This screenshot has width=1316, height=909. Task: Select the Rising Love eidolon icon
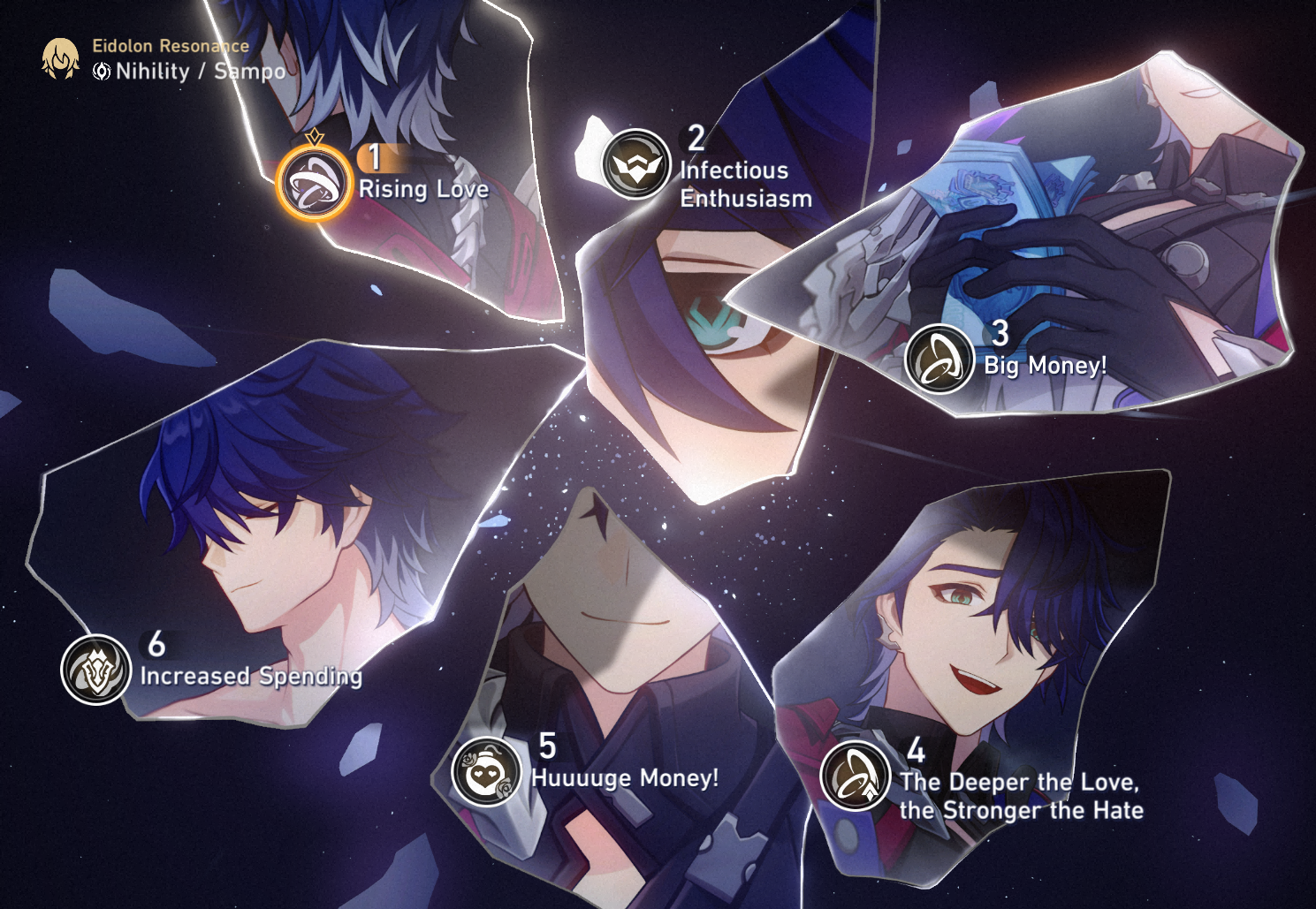313,185
